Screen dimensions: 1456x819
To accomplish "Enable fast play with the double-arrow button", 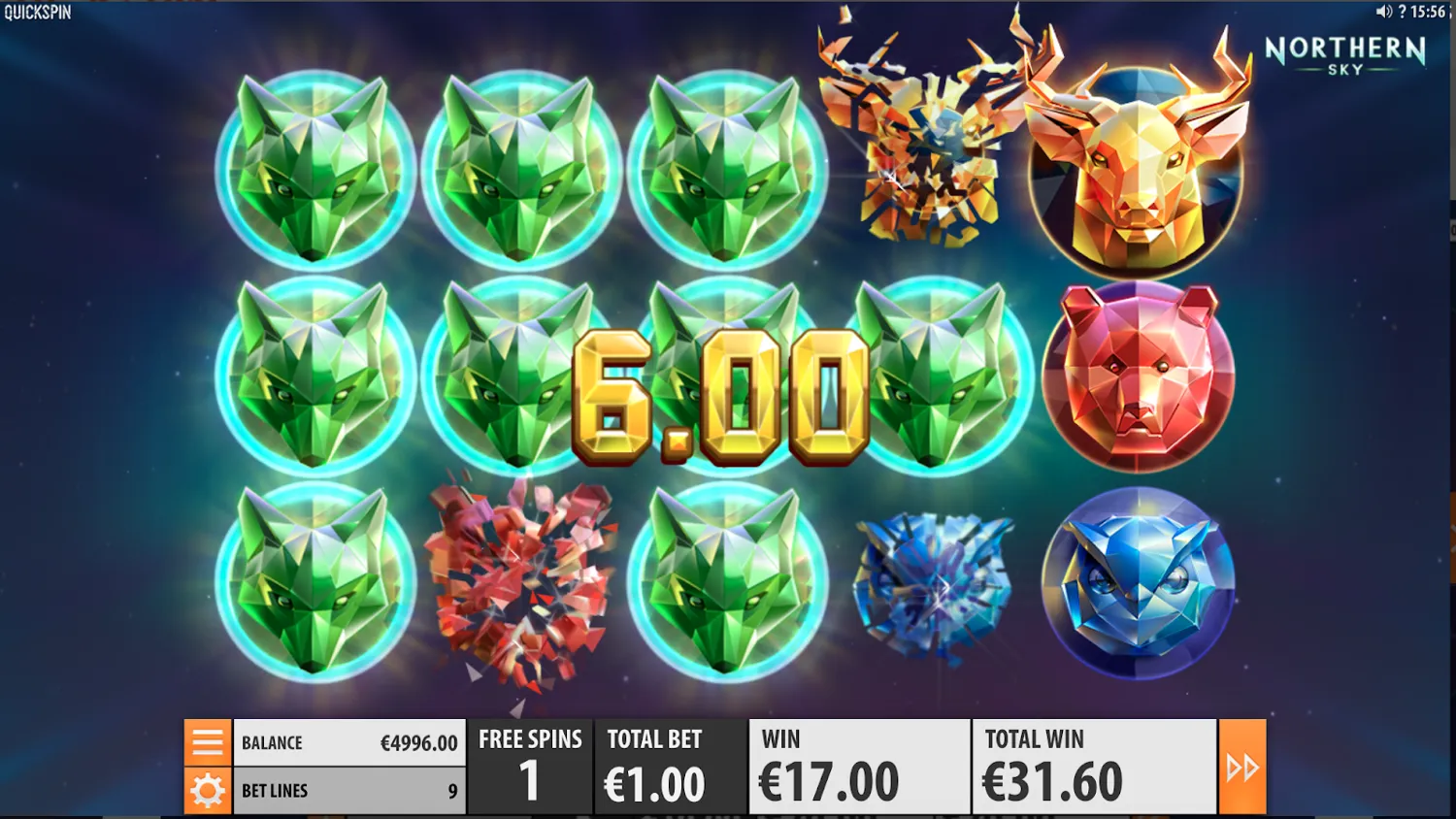I will 1243,766.
